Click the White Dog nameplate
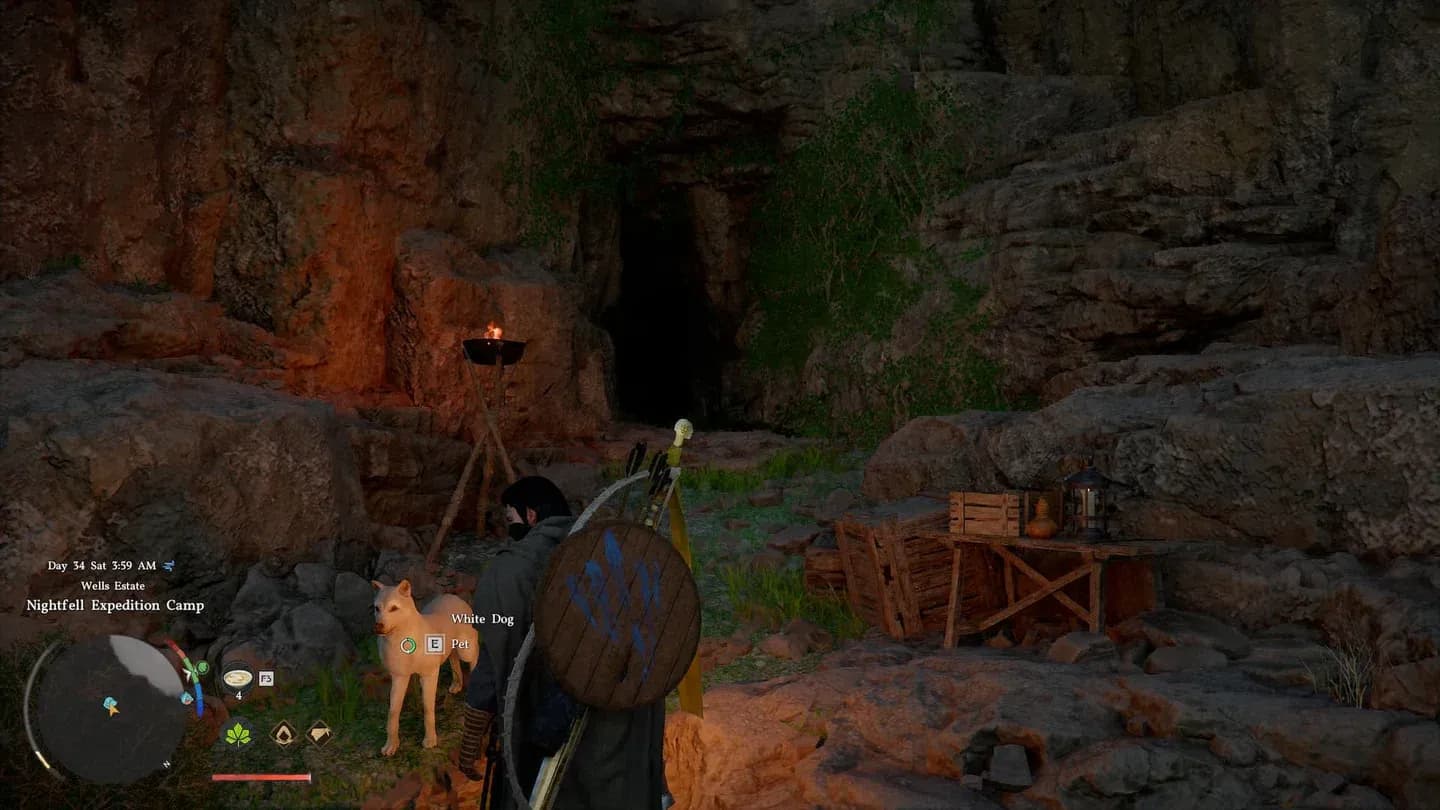 coord(481,619)
